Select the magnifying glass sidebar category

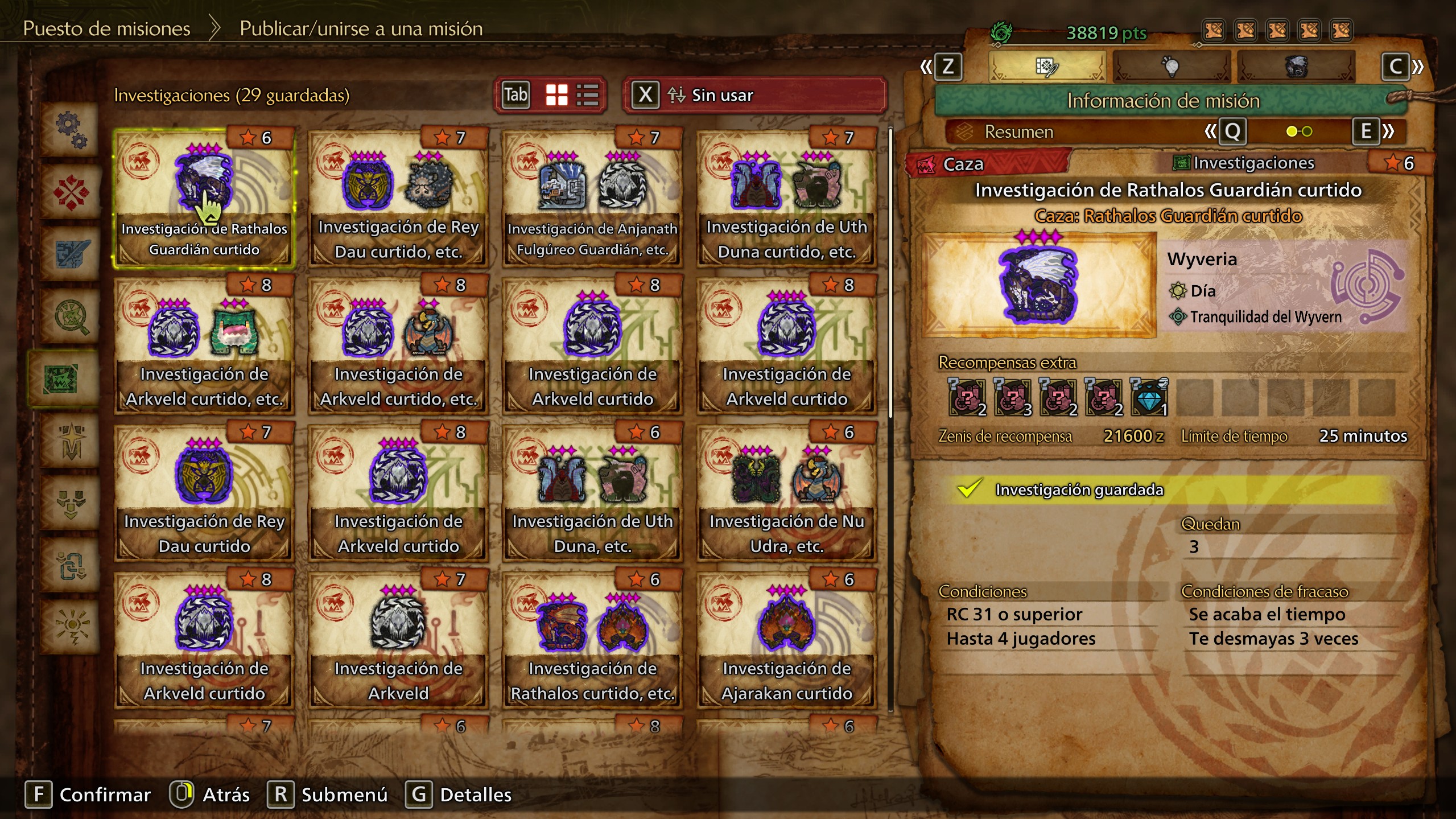tap(71, 316)
